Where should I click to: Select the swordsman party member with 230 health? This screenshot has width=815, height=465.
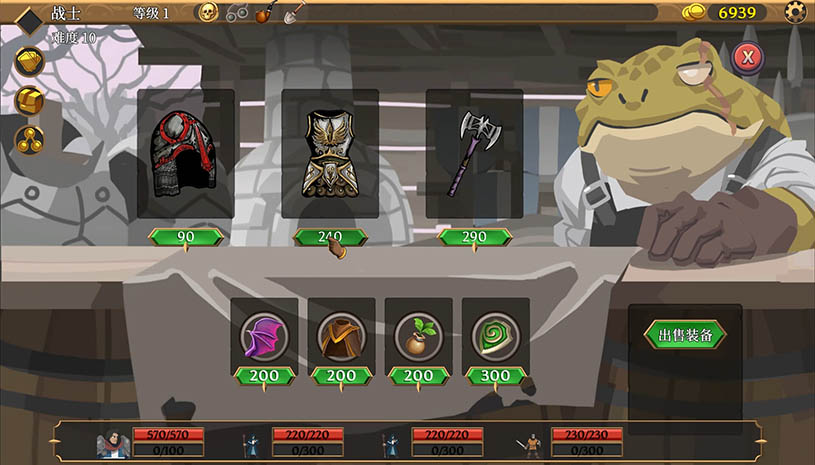[532, 441]
